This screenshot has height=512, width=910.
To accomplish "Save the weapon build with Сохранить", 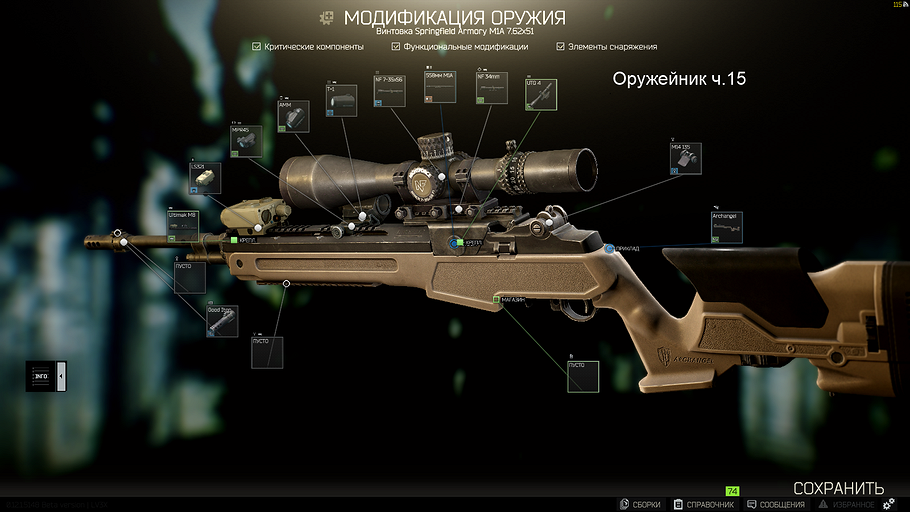I will tap(838, 488).
